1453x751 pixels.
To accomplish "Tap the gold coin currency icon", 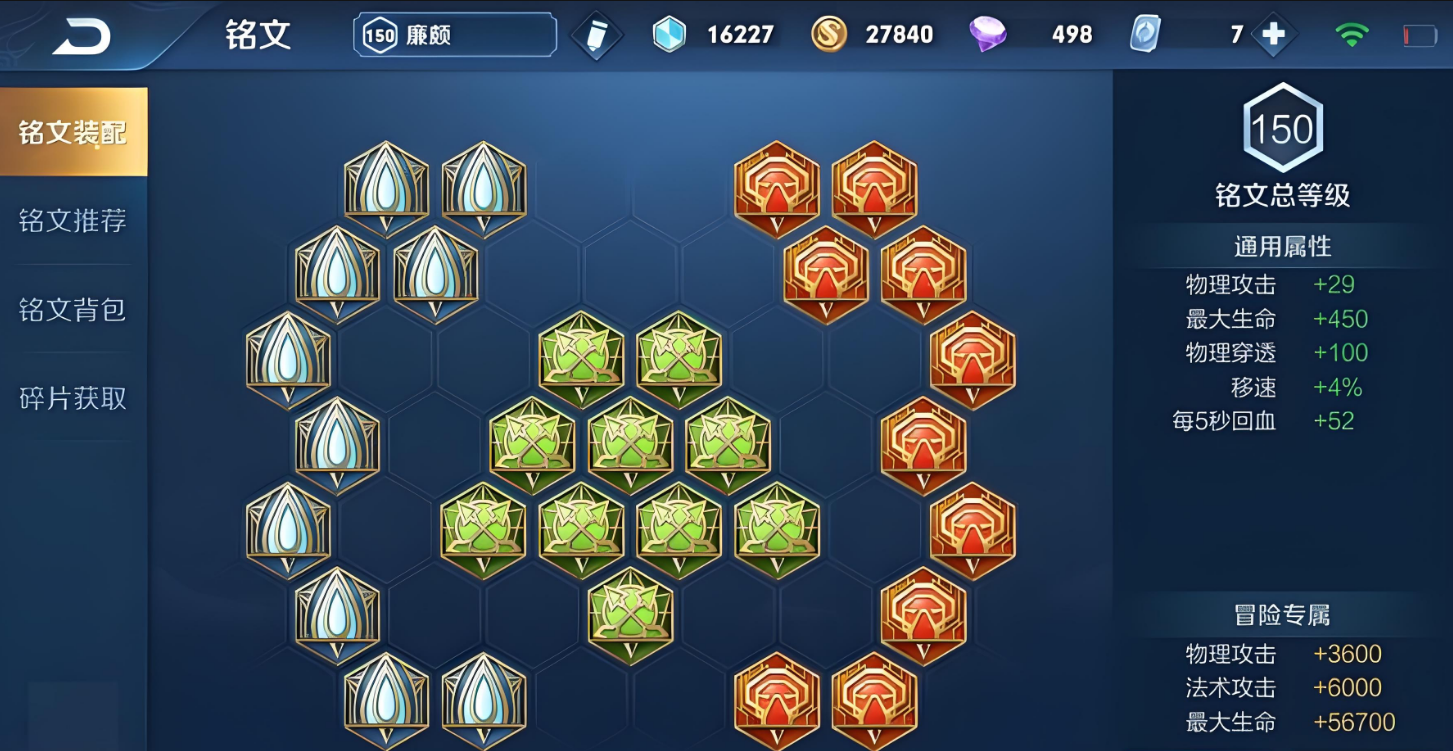I will click(x=829, y=35).
